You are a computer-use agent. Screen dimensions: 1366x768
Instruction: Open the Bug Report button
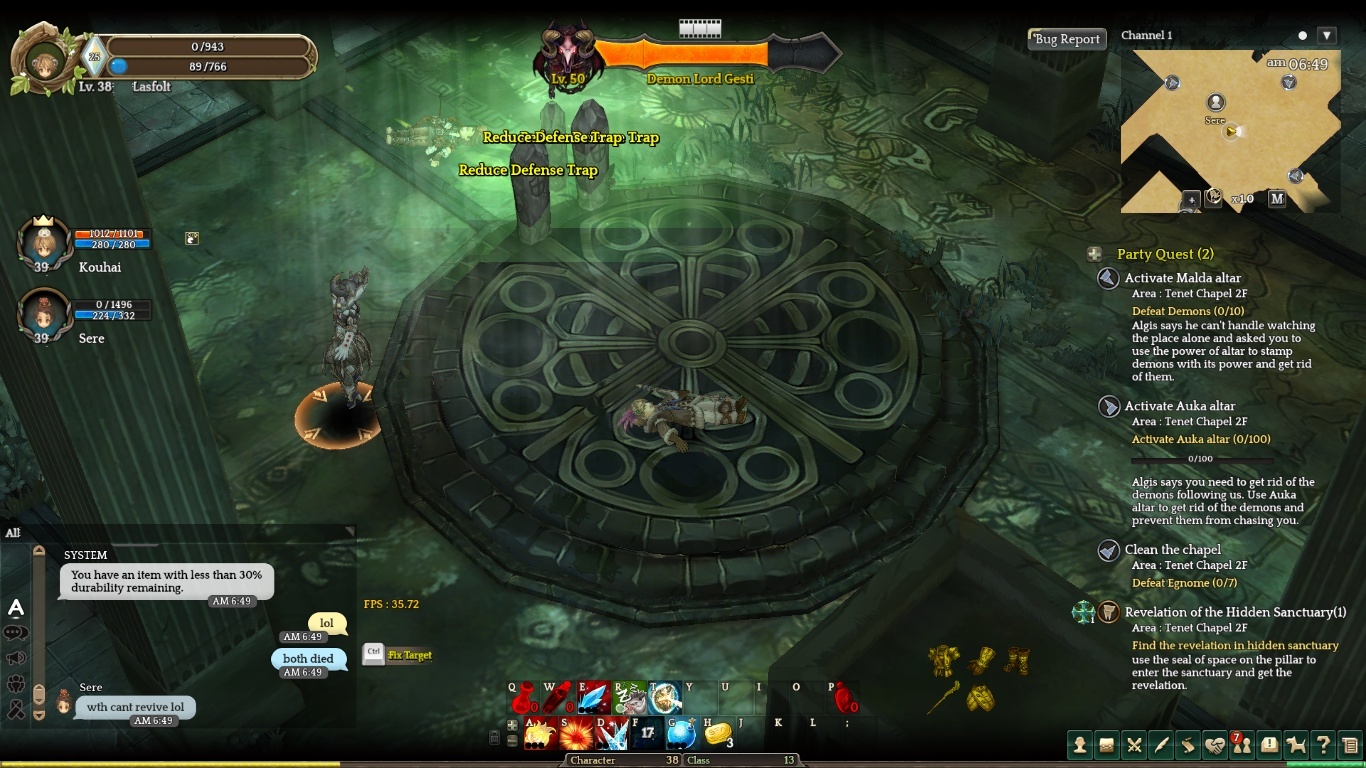pyautogui.click(x=1067, y=39)
